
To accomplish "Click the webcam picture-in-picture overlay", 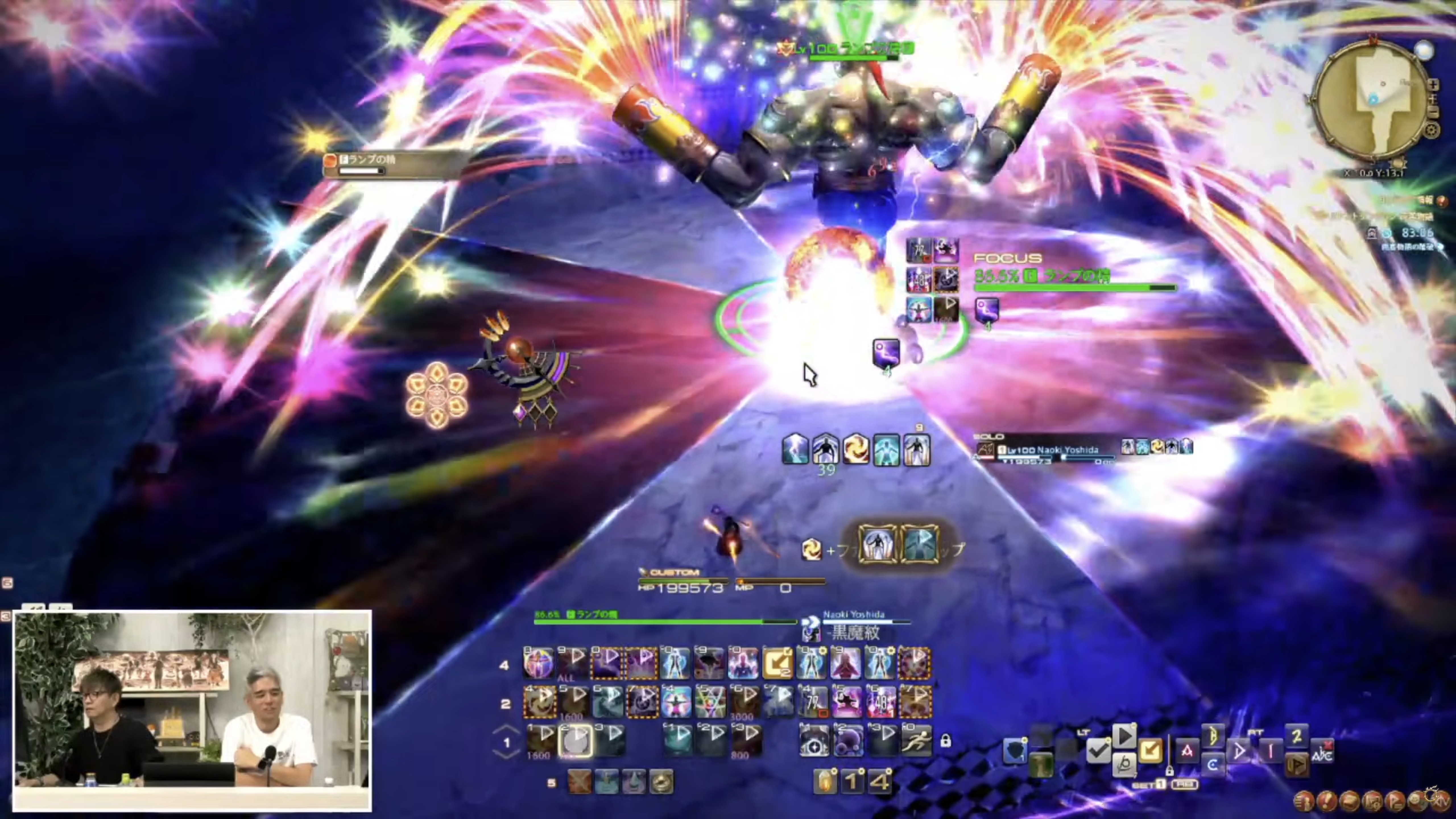I will [192, 710].
